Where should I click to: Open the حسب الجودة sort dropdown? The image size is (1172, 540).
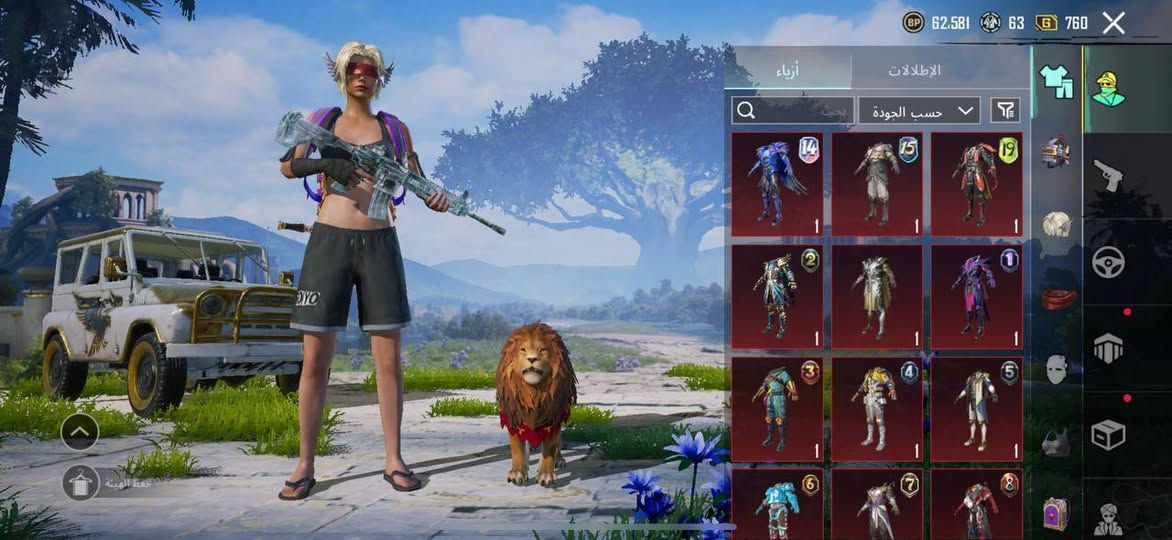pos(919,110)
